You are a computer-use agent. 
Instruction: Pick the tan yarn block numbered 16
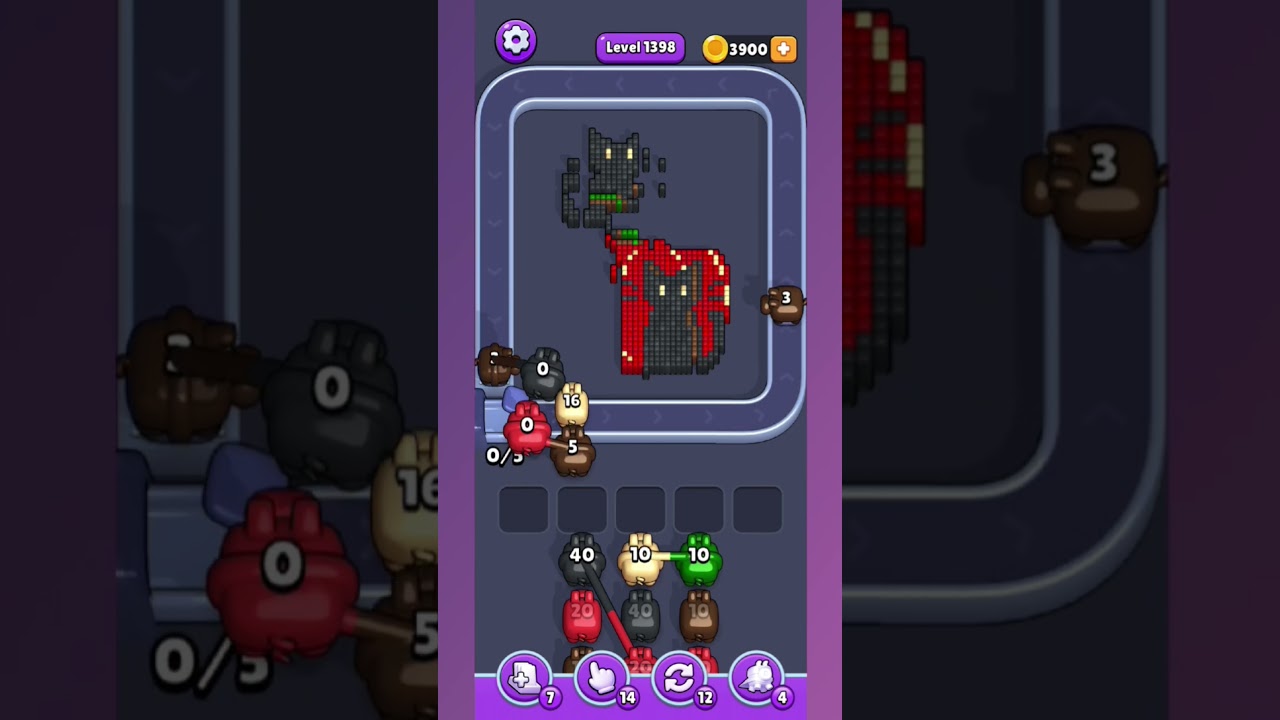tap(572, 403)
